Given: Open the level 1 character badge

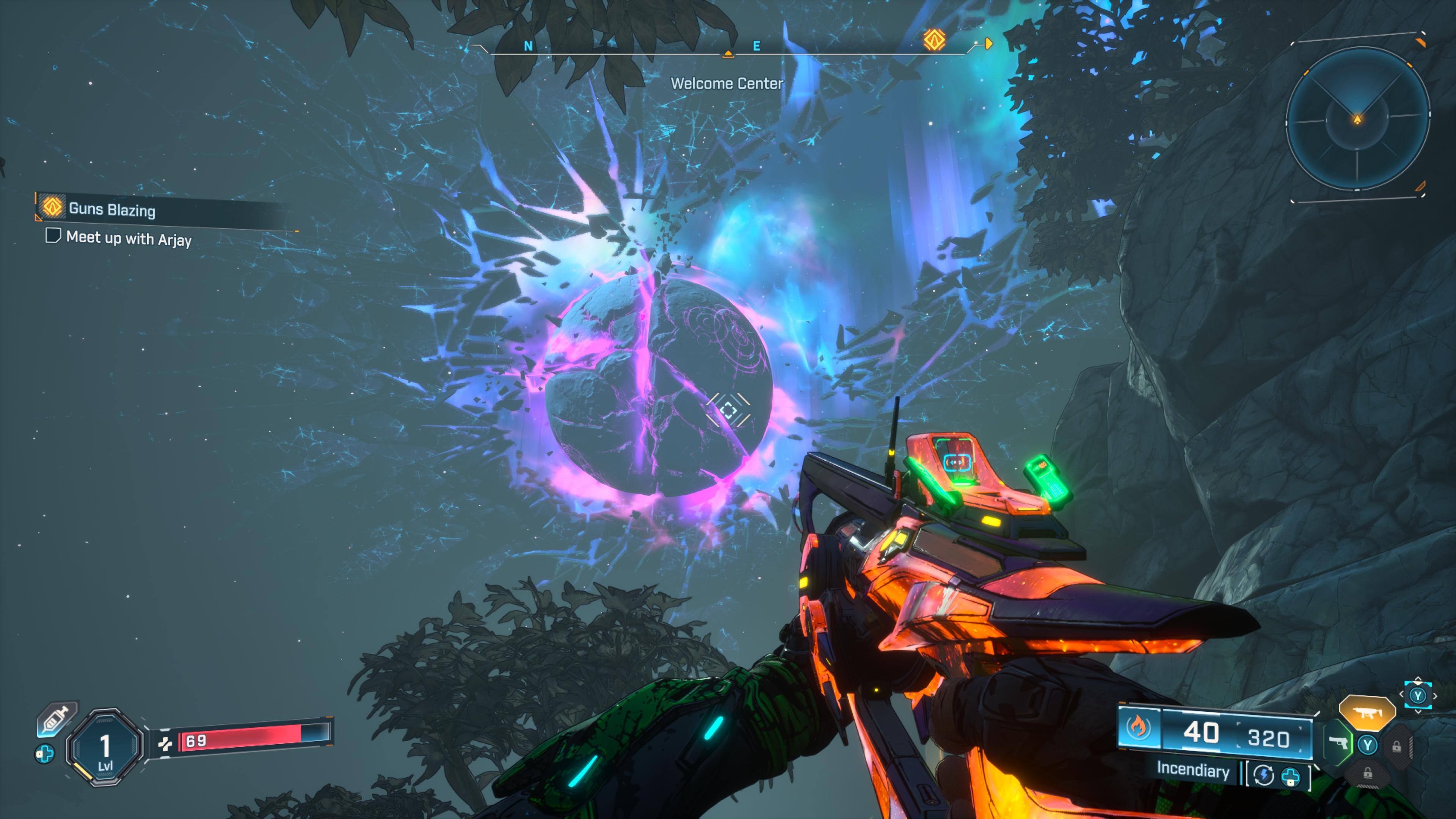Looking at the screenshot, I should pyautogui.click(x=105, y=747).
